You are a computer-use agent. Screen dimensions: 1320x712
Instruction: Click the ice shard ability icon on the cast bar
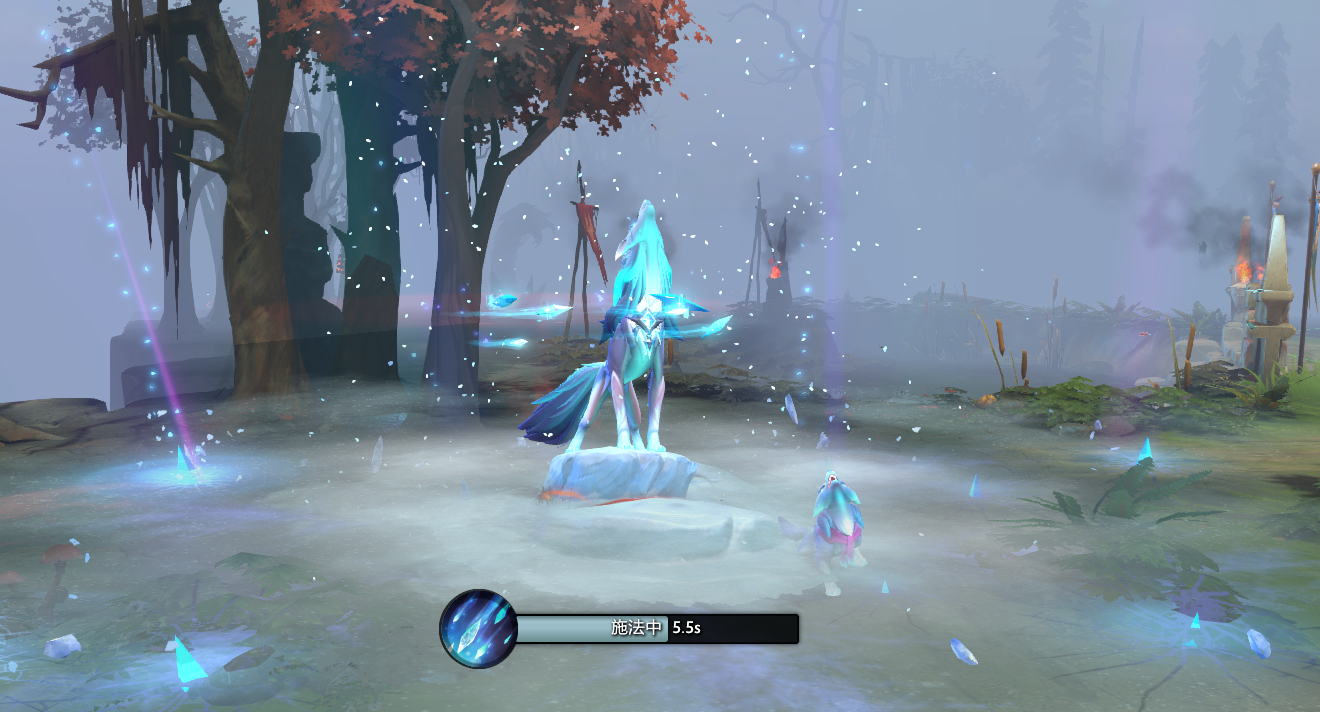478,629
